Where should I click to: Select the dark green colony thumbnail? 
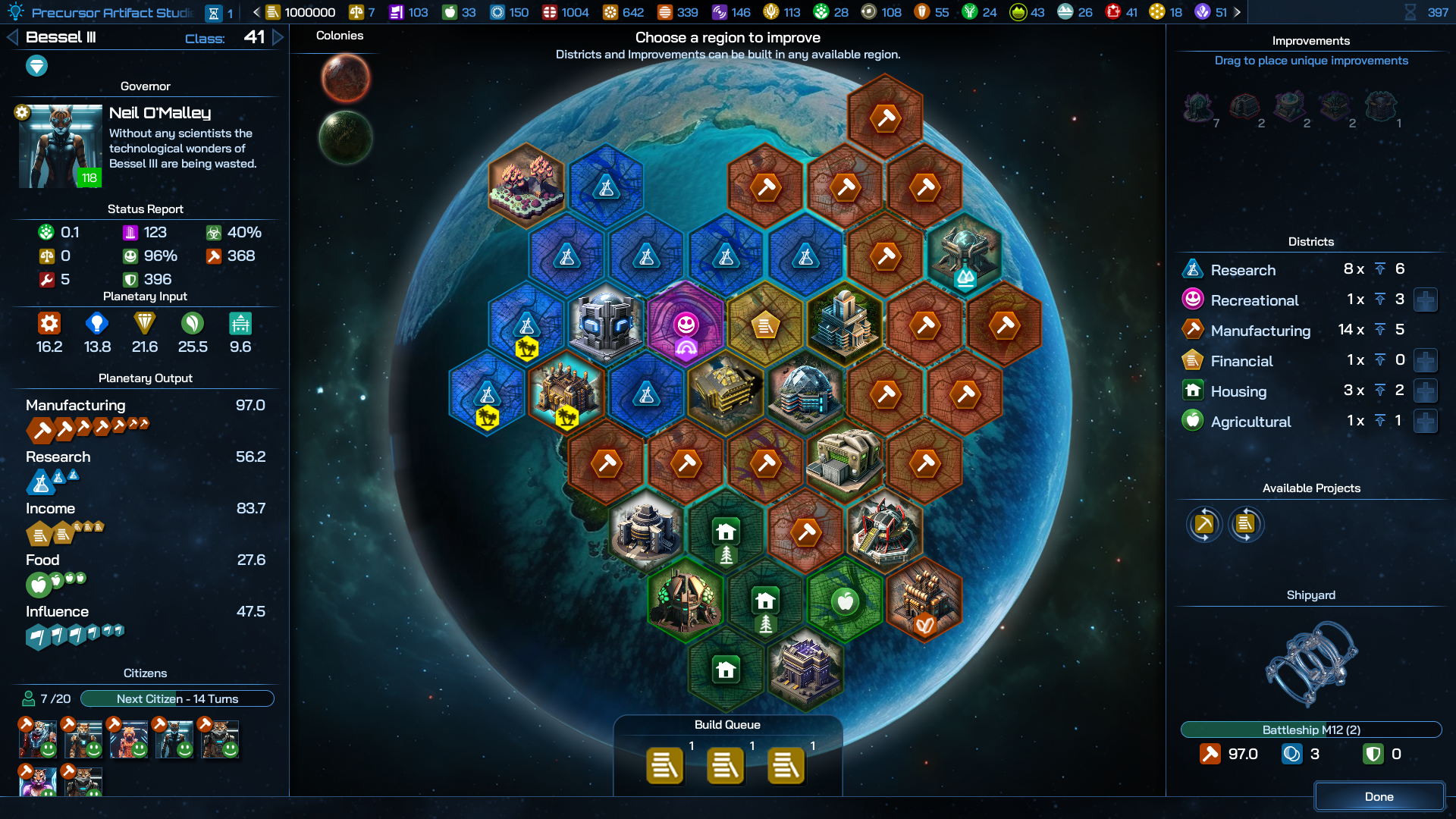pos(346,137)
